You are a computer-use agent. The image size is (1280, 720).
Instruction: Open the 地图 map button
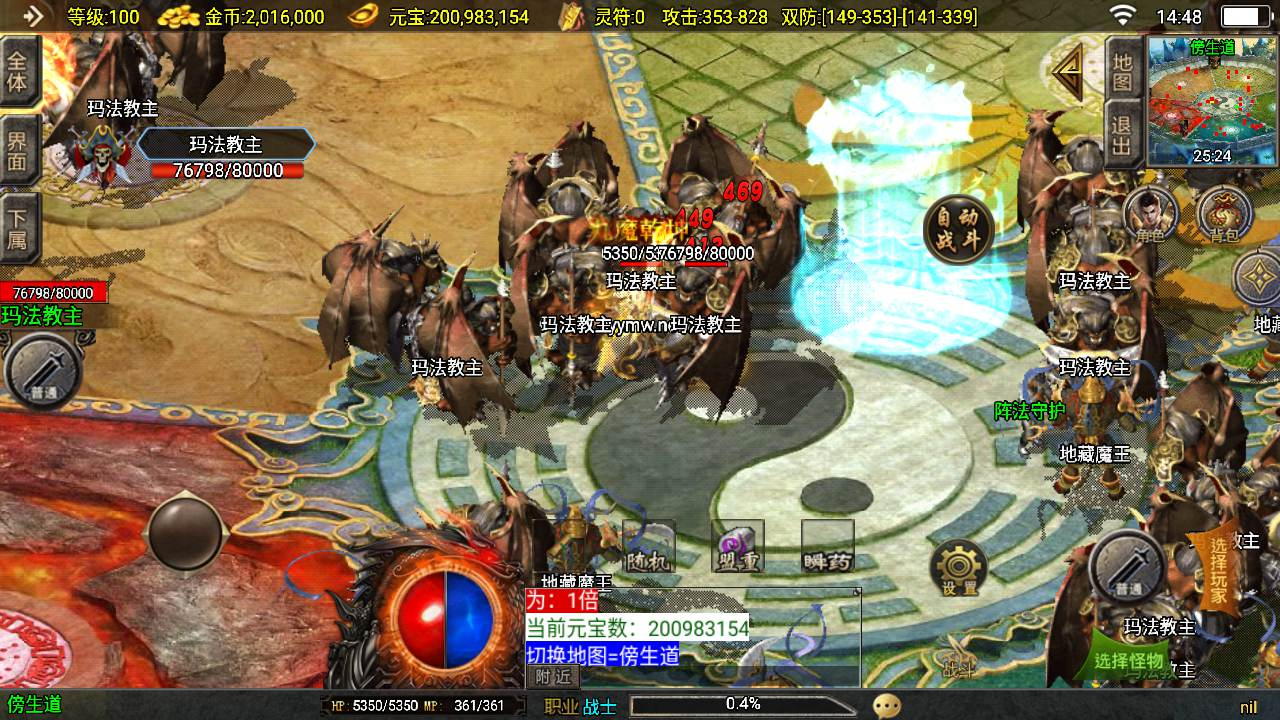[1123, 70]
